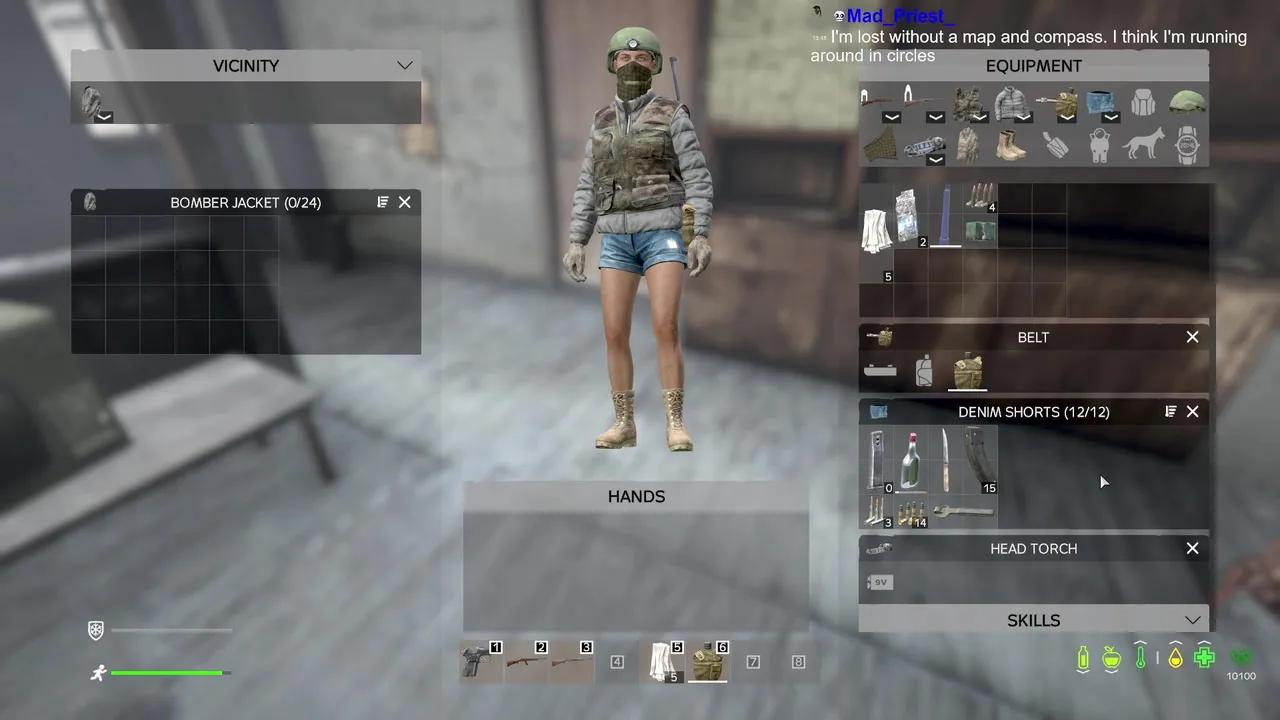Viewport: 1280px width, 720px height.
Task: Click the green health bar
Action: 165,672
